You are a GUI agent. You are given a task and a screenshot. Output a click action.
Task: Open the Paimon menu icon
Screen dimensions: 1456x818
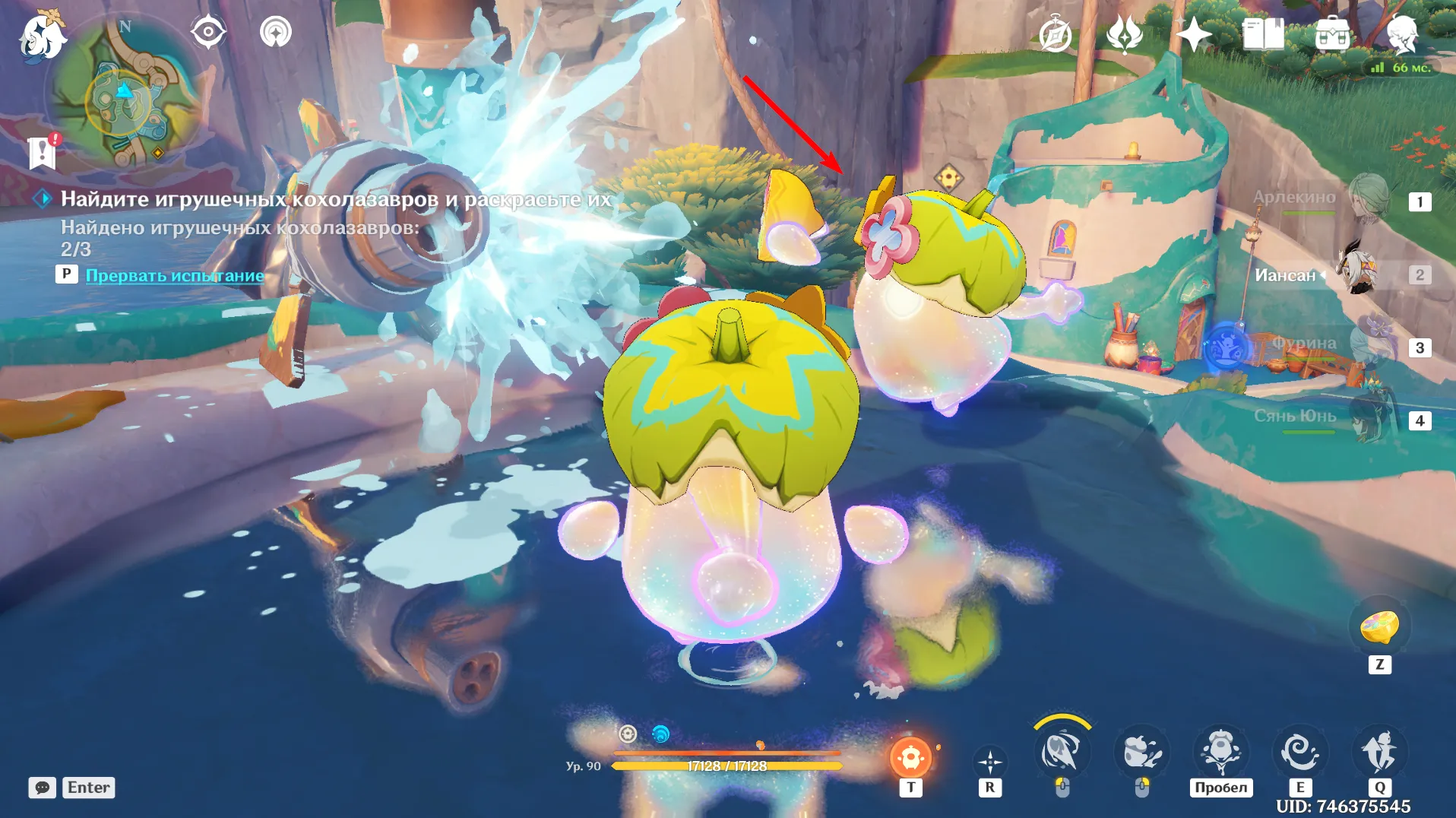(x=42, y=36)
